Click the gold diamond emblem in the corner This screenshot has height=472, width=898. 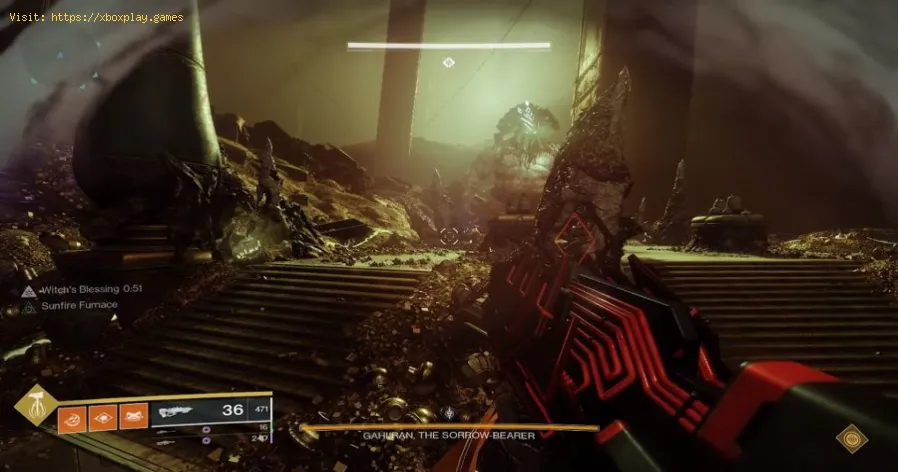[852, 437]
